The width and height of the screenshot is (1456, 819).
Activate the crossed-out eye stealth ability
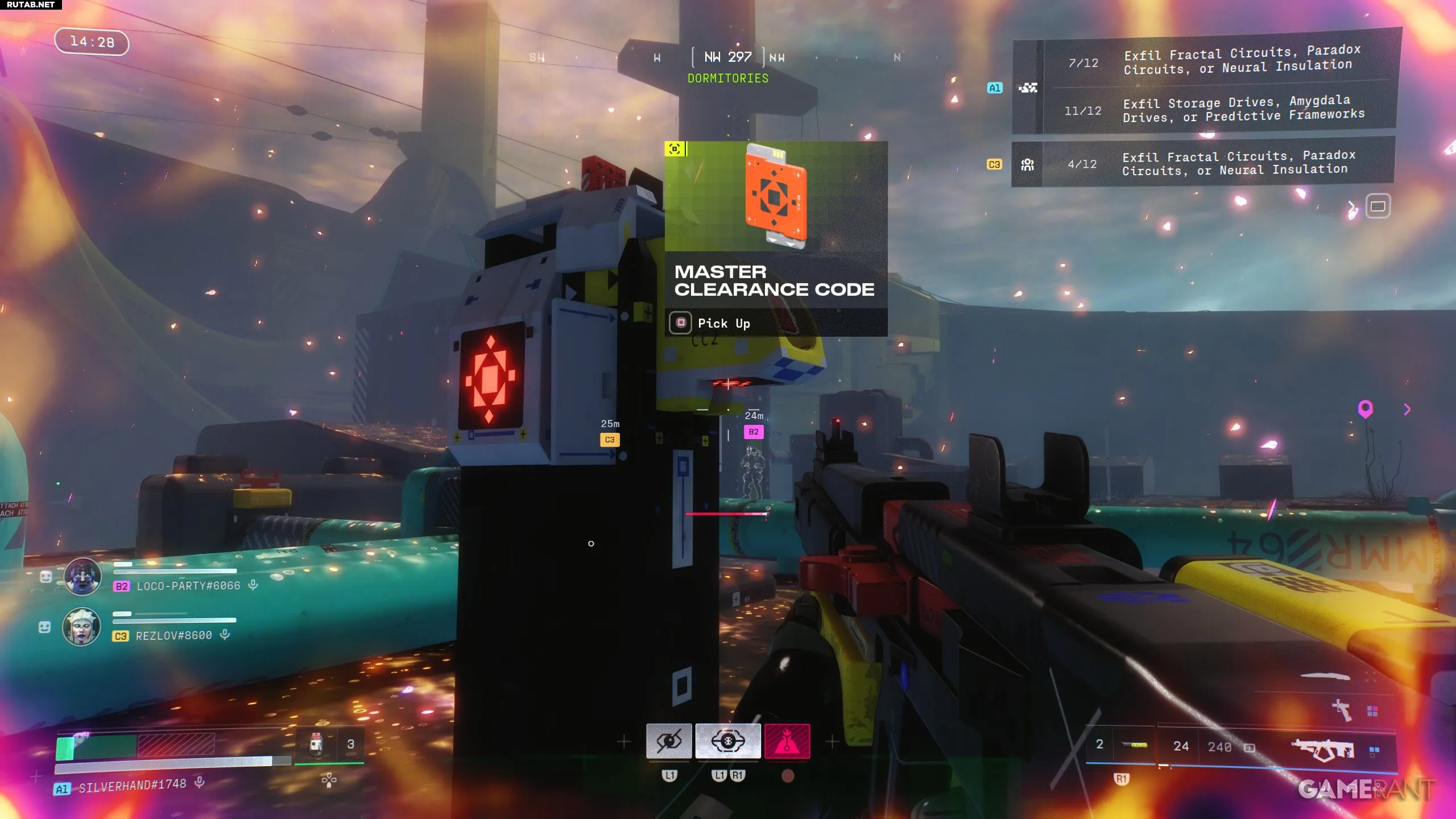[x=669, y=741]
